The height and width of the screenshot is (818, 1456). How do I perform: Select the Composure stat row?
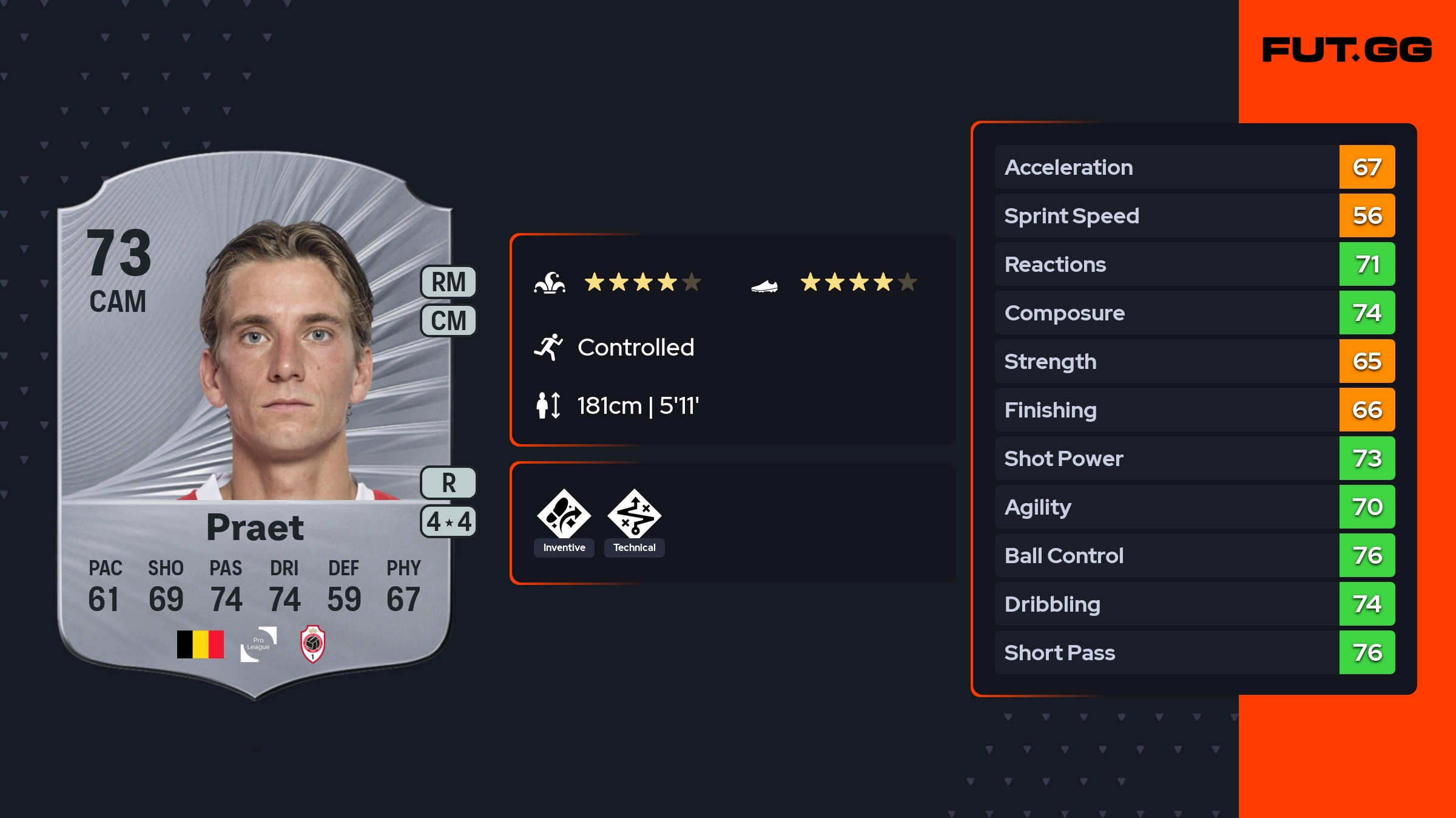(x=1194, y=313)
